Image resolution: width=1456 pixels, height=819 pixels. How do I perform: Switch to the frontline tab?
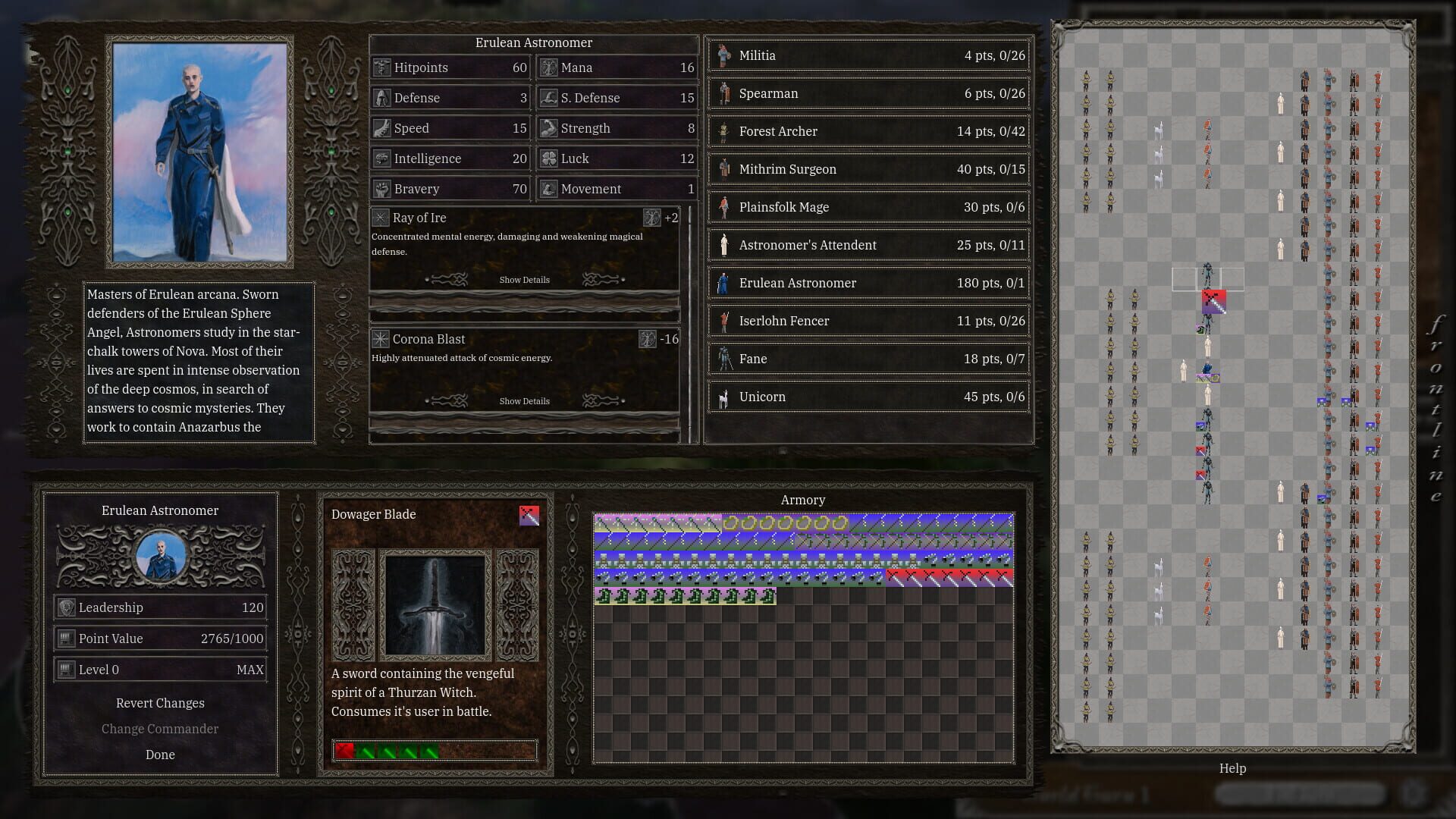click(x=1436, y=409)
